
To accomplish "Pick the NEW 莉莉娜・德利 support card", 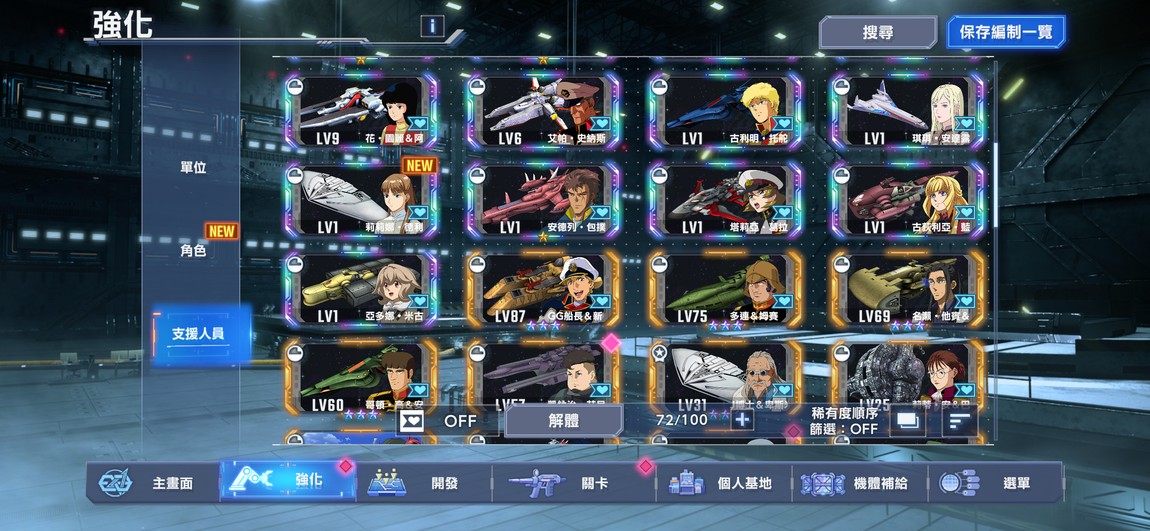I will pyautogui.click(x=362, y=200).
